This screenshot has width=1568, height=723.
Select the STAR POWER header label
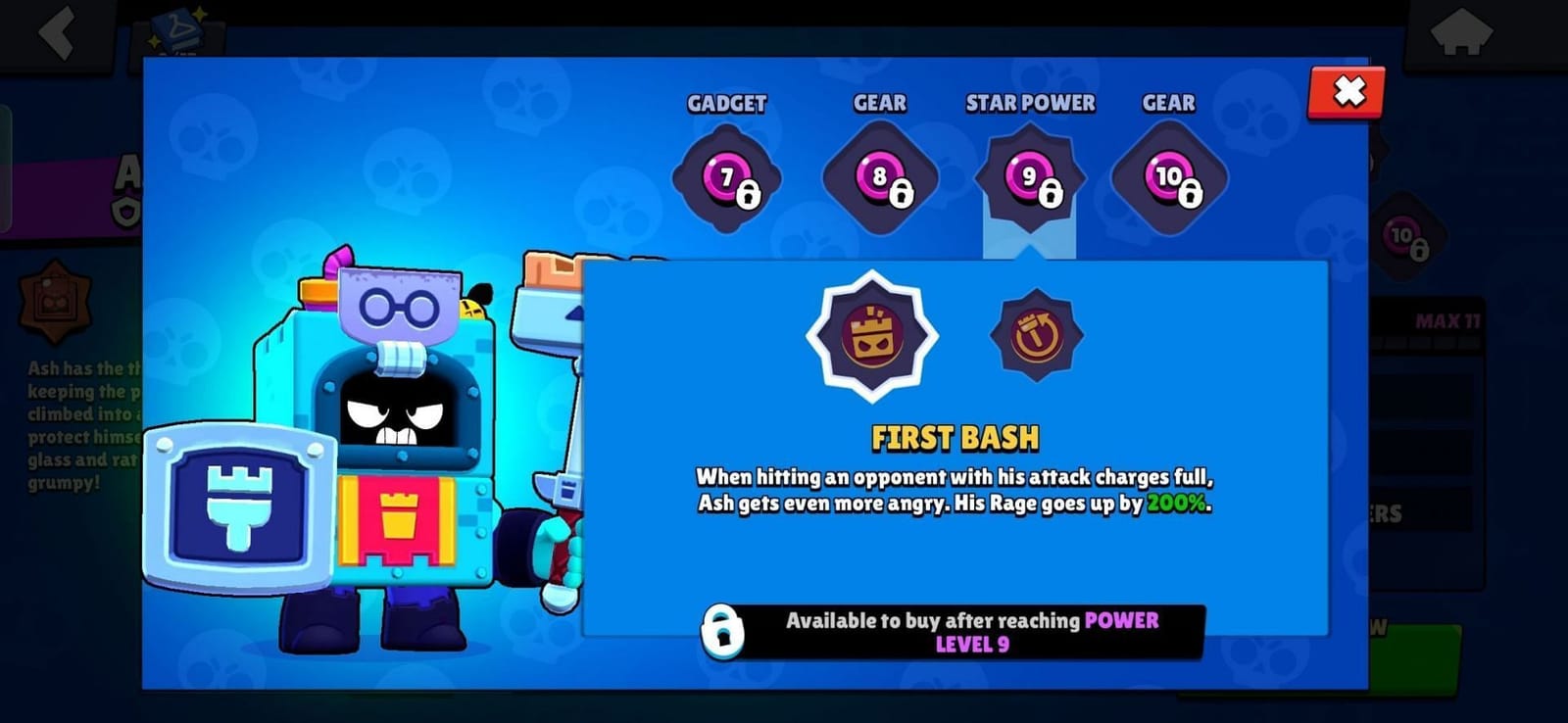tap(1031, 102)
